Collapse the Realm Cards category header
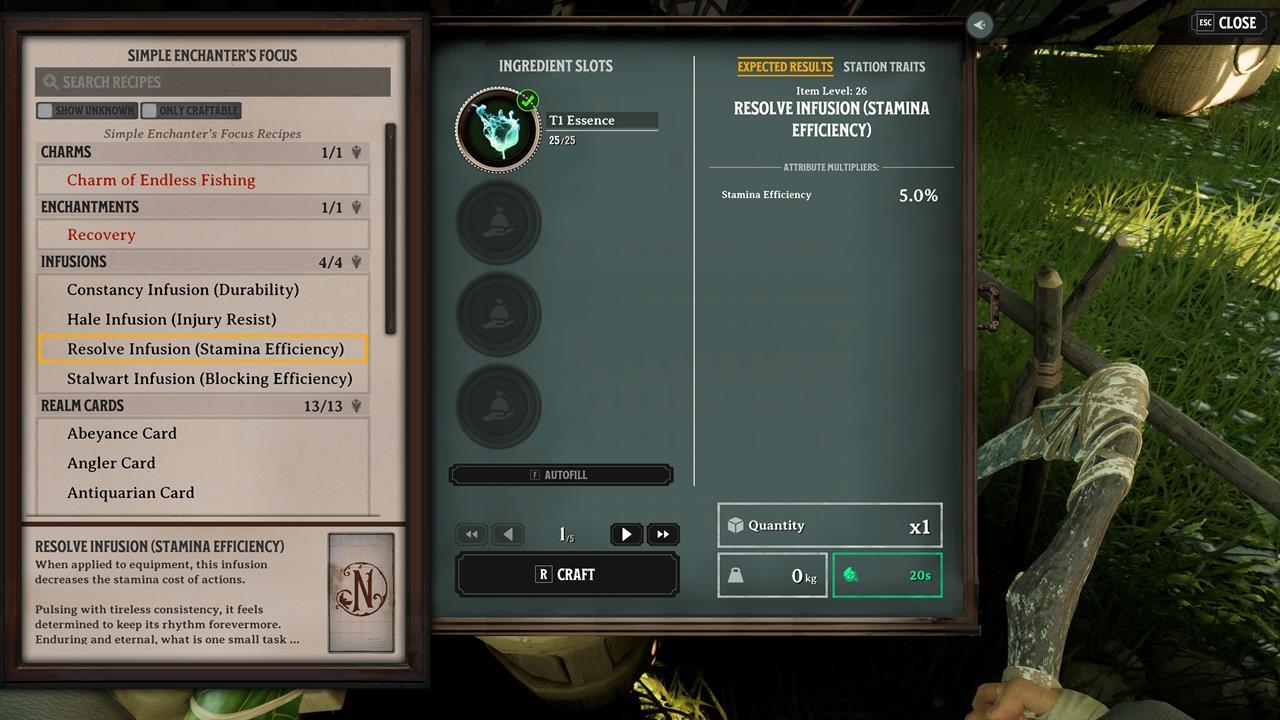Viewport: 1280px width, 720px height. [x=202, y=406]
